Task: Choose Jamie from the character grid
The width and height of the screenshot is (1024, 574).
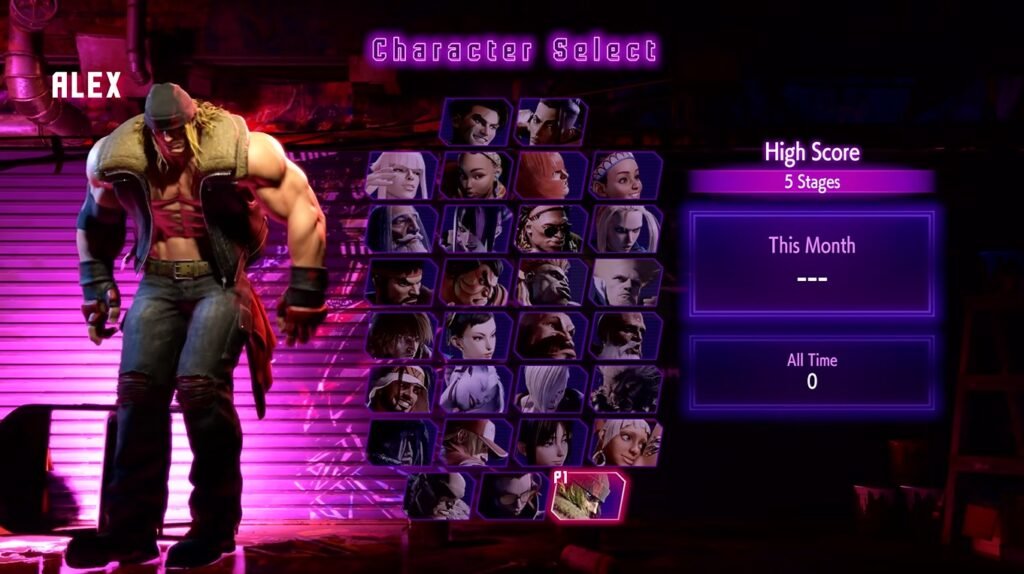Action: click(550, 122)
